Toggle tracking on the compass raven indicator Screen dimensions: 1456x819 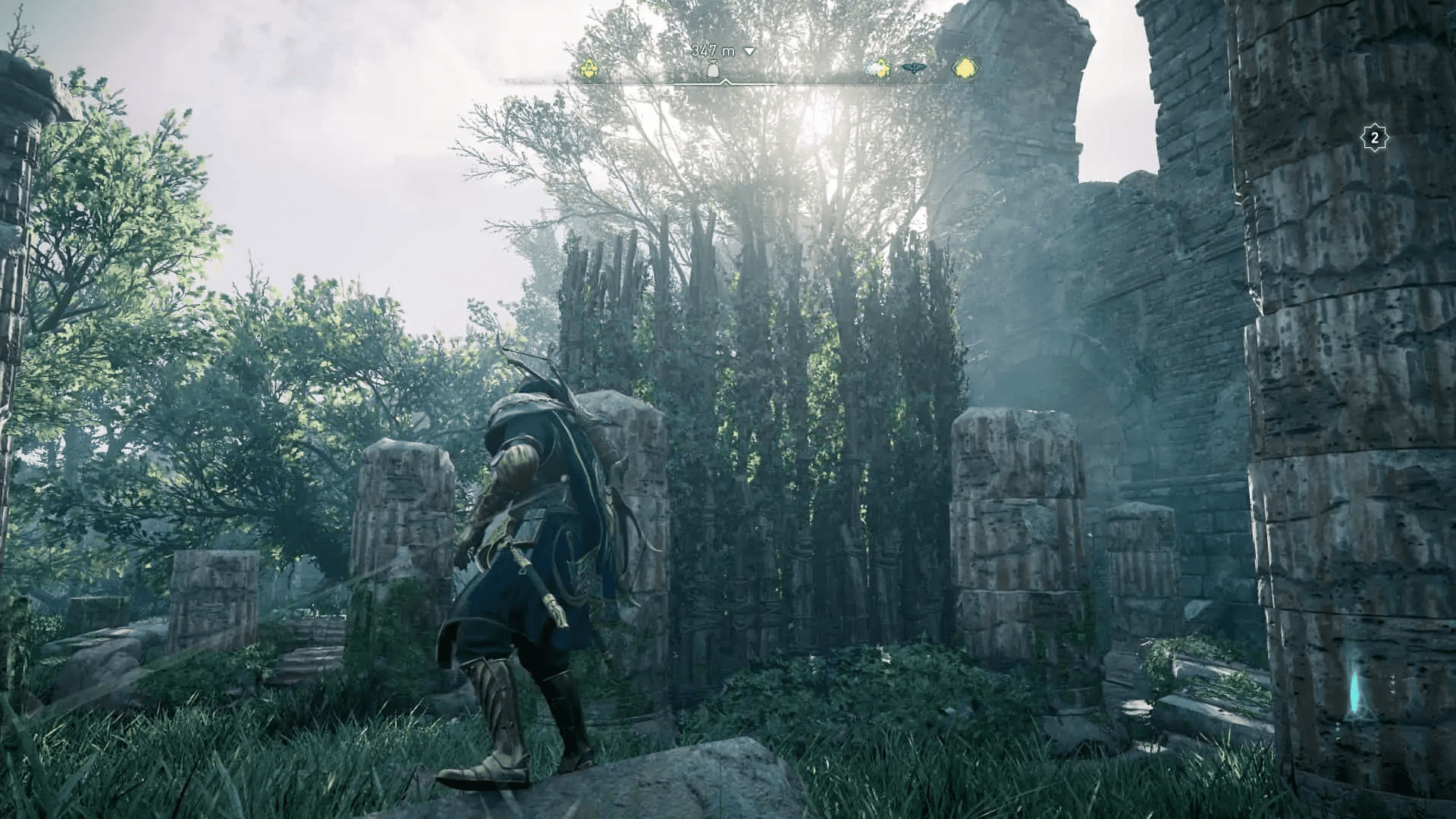point(914,66)
